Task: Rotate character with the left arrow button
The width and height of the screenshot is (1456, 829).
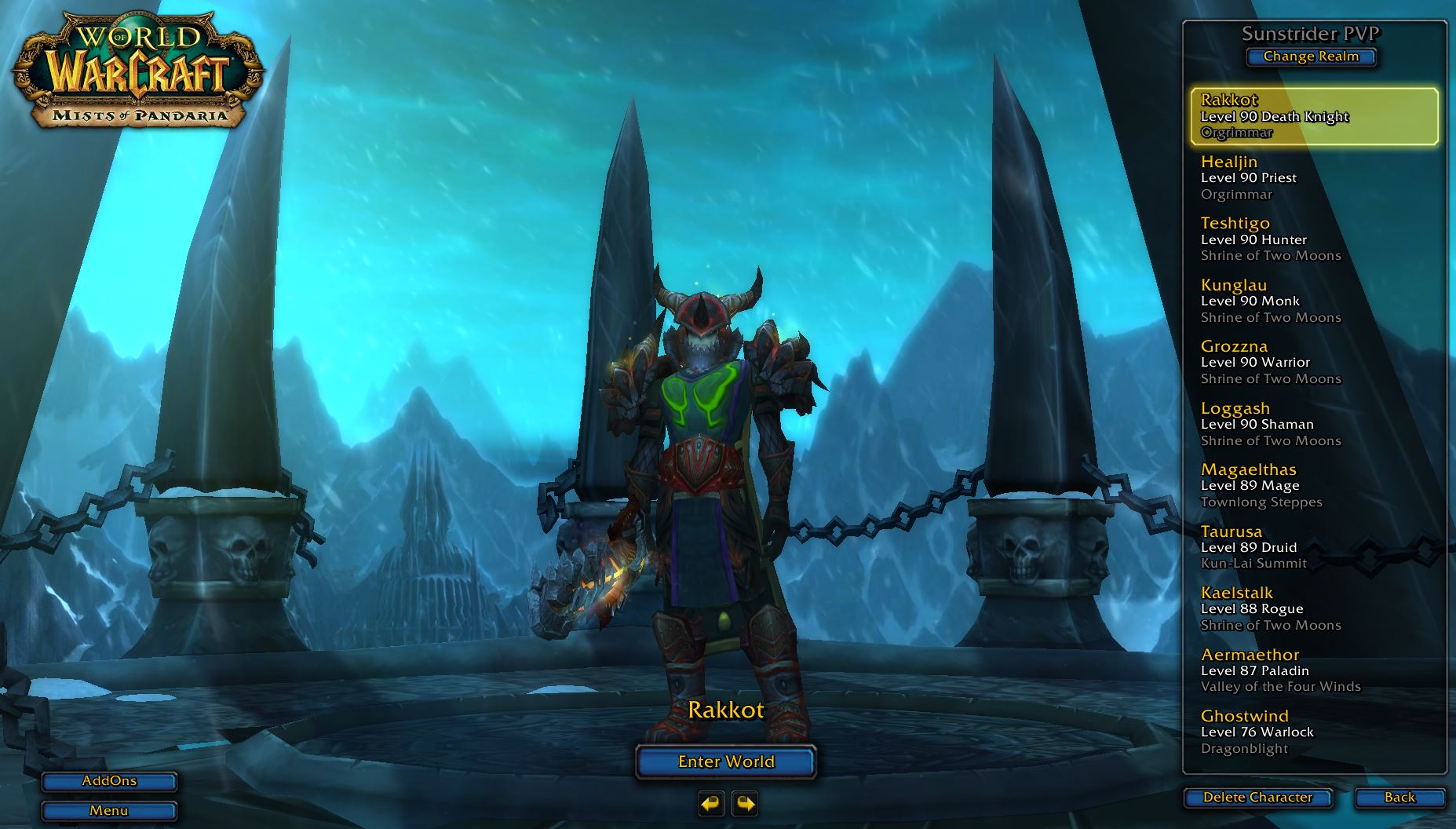Action: (x=711, y=803)
